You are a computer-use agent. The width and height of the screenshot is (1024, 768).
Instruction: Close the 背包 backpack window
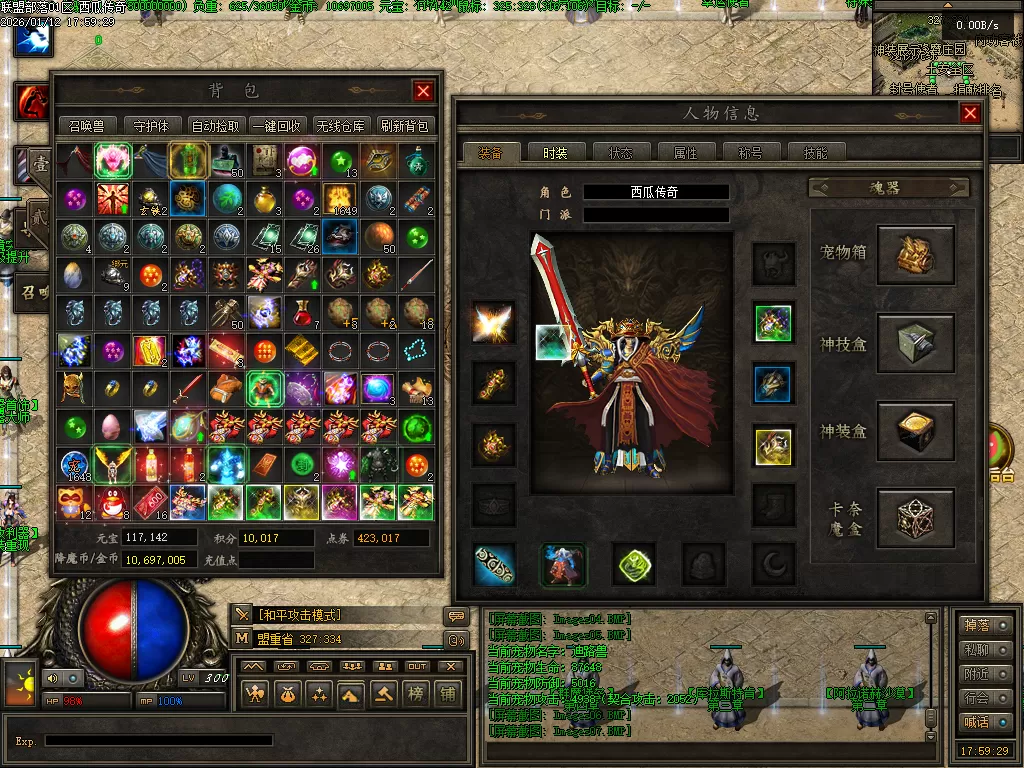tap(424, 91)
